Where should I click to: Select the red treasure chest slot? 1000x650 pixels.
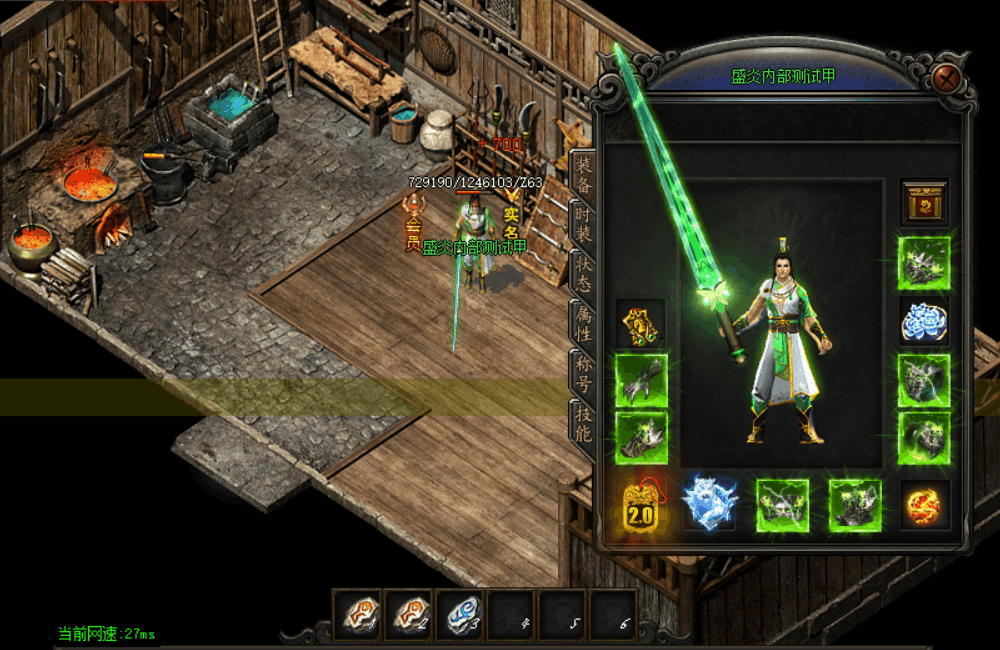coord(923,203)
